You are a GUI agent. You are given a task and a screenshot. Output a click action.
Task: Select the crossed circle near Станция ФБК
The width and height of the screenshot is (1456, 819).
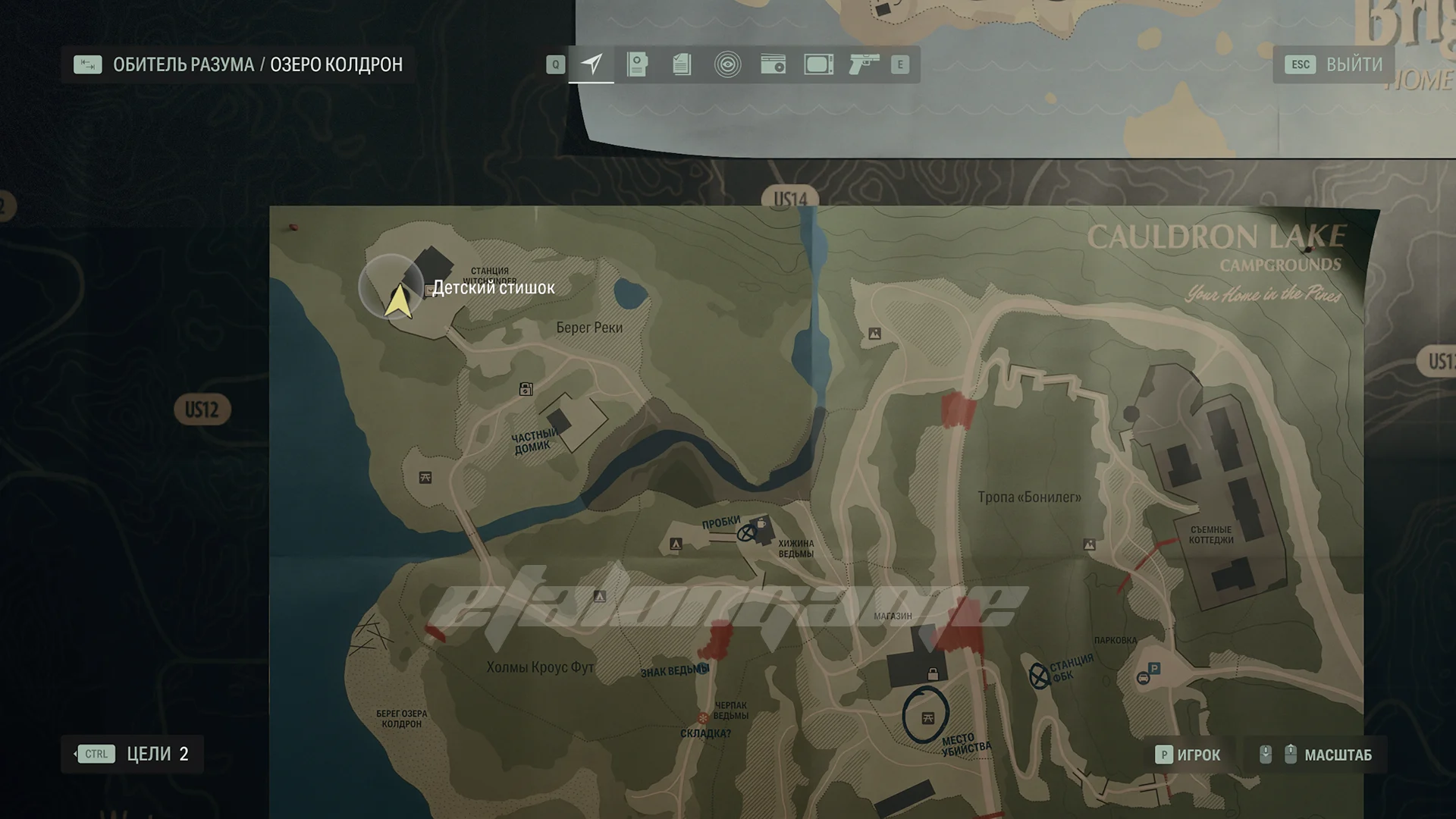tap(1038, 675)
